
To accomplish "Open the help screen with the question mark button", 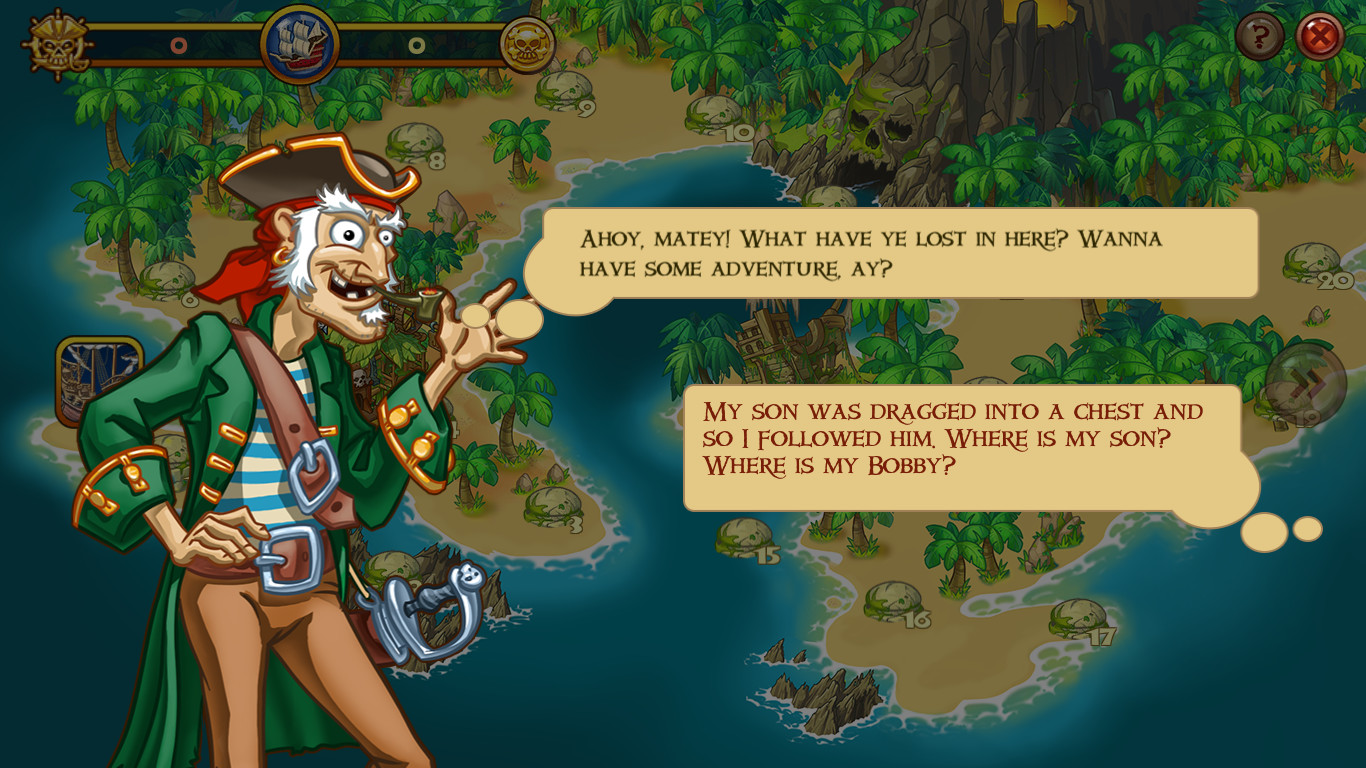I will (1259, 35).
